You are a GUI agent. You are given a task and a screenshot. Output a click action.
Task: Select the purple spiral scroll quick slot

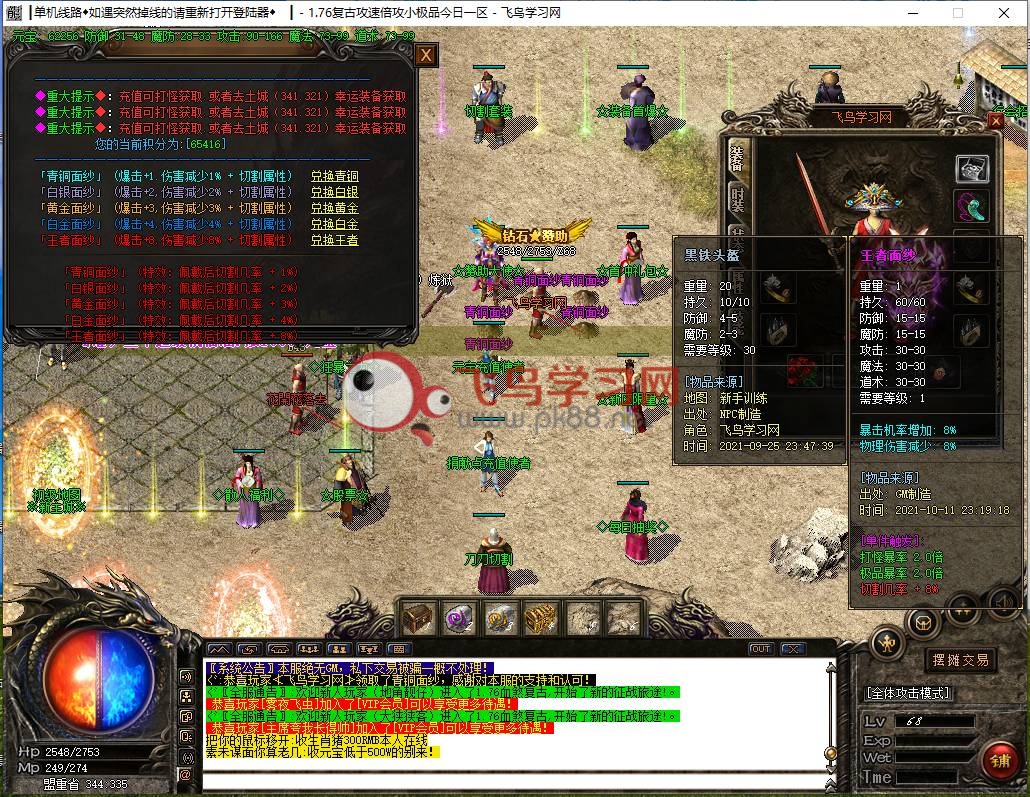tap(459, 618)
